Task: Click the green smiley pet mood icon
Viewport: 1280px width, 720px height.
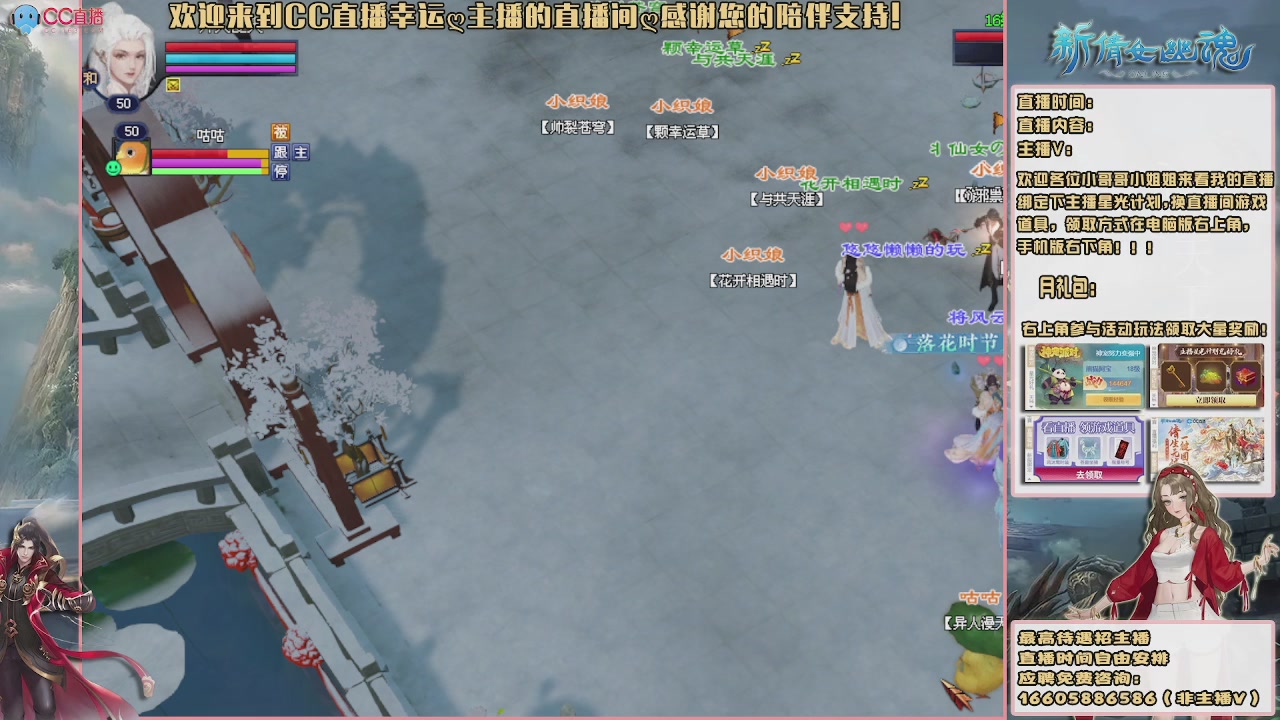Action: point(113,167)
